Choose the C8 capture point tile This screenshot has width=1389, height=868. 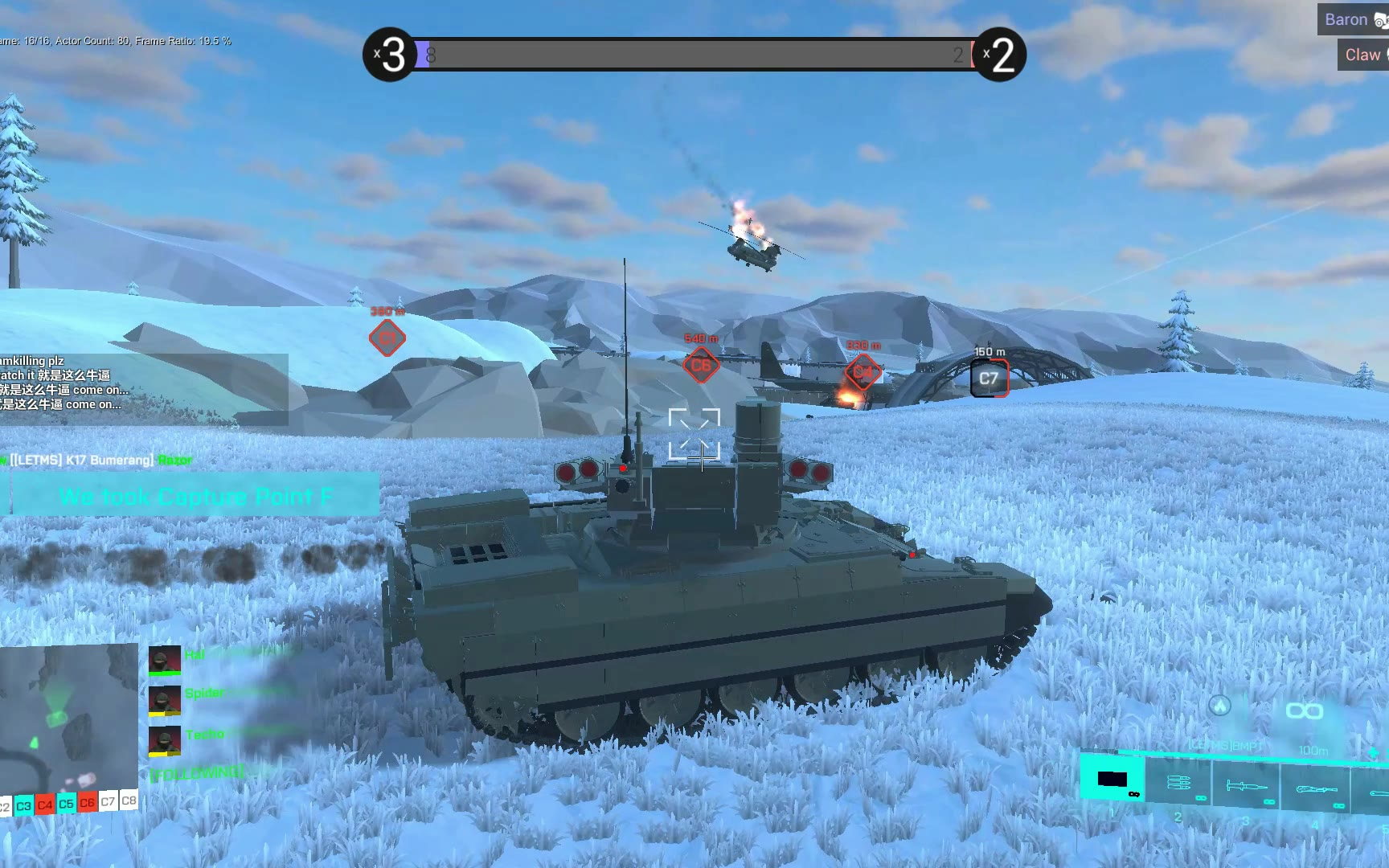129,800
